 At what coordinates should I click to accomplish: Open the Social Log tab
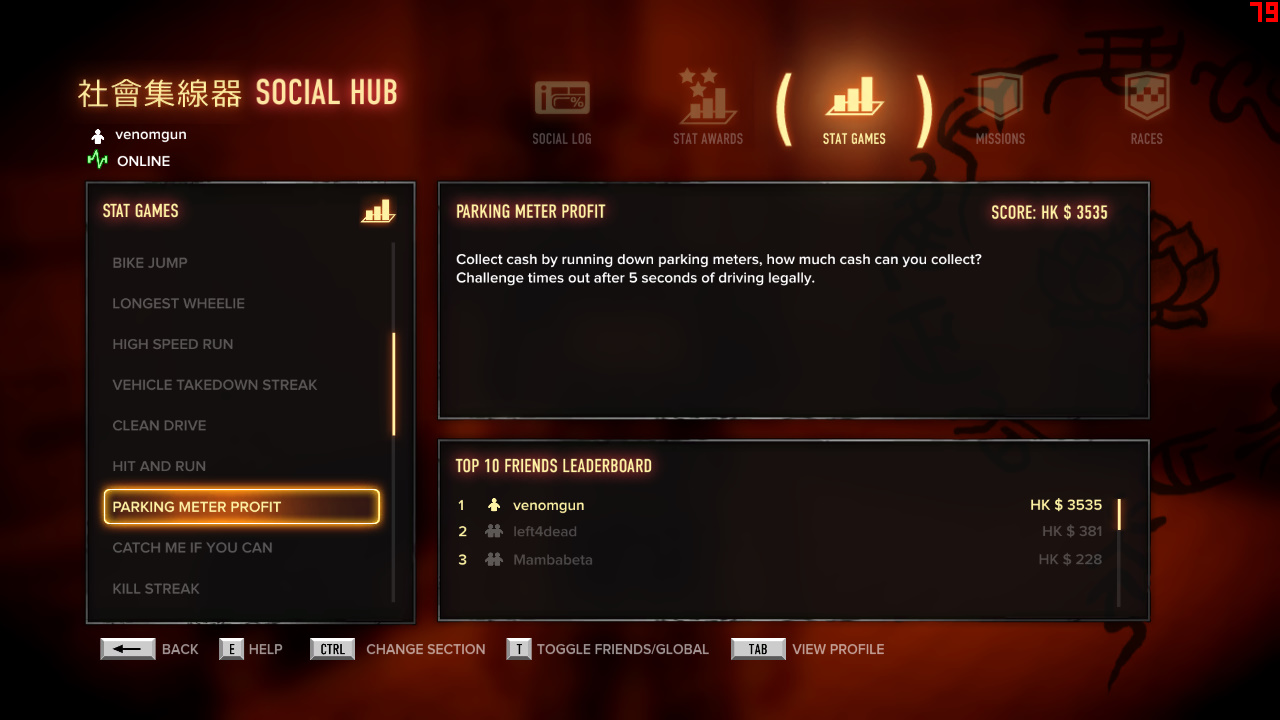pyautogui.click(x=562, y=112)
